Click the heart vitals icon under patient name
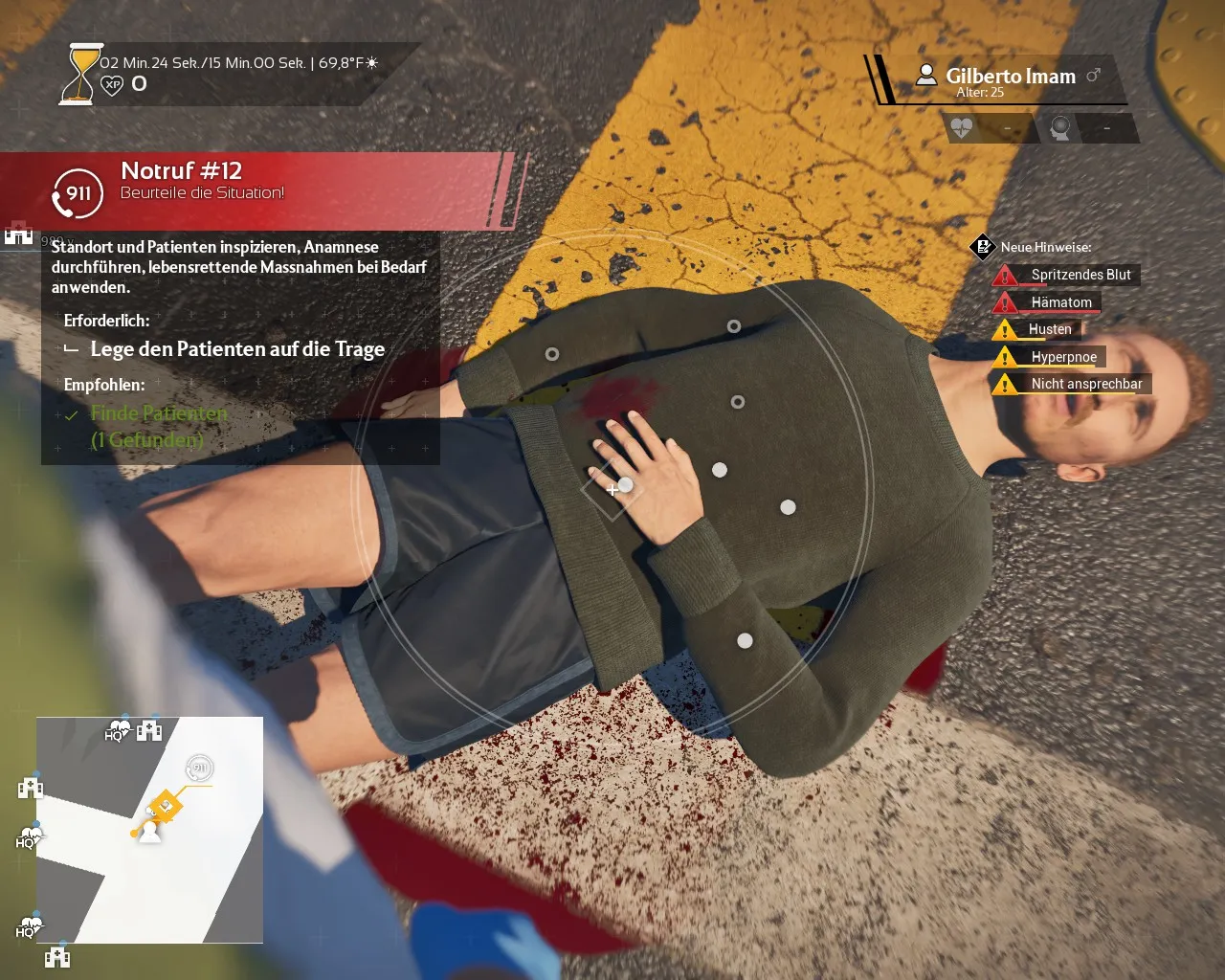This screenshot has width=1225, height=980. pos(962,128)
